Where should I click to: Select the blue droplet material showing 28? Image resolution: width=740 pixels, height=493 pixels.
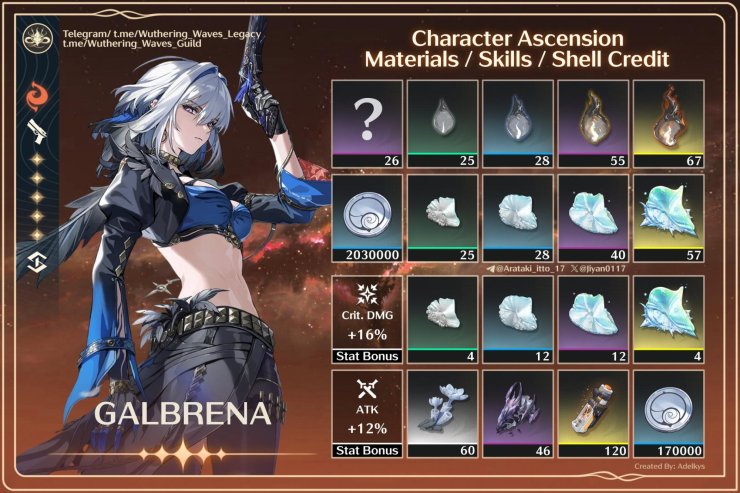pyautogui.click(x=517, y=123)
